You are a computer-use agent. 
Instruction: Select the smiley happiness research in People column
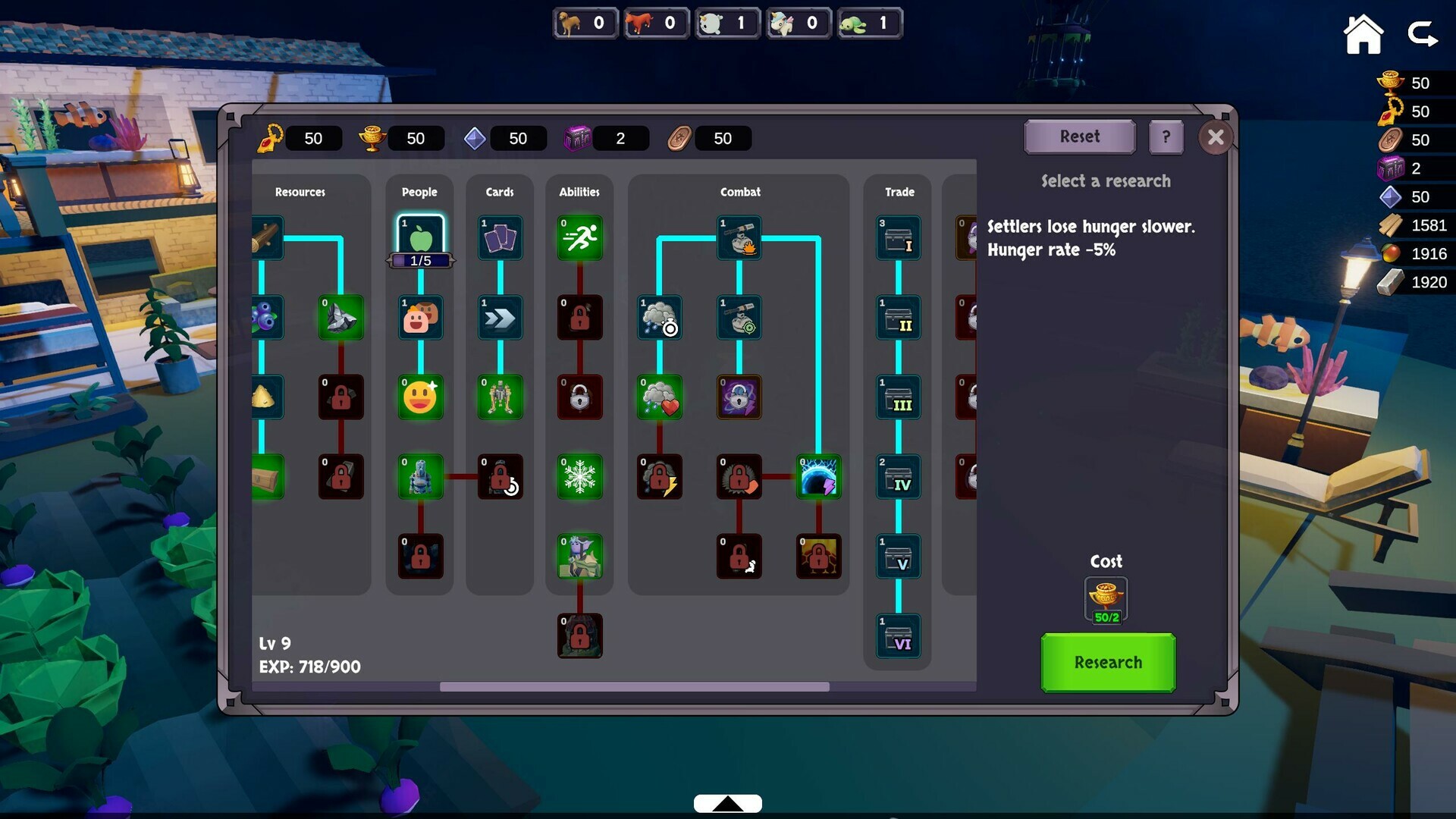tap(419, 397)
